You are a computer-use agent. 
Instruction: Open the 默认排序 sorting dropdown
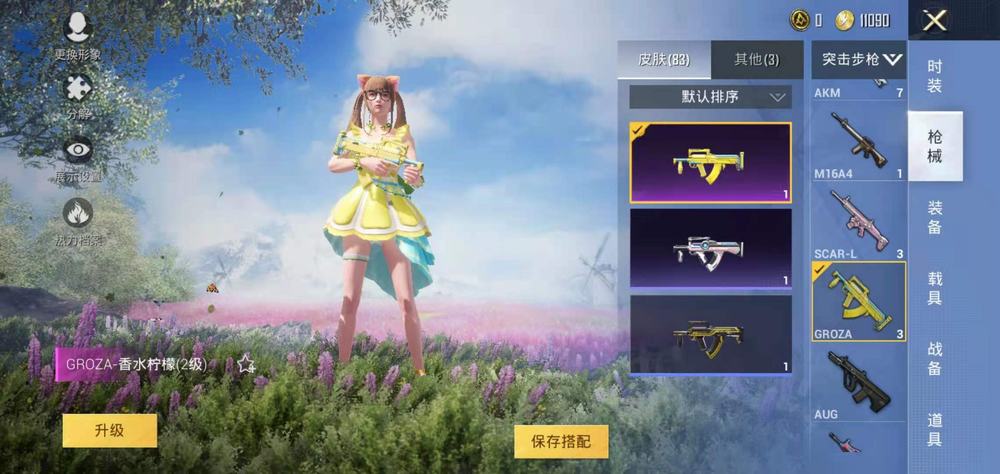pos(710,97)
